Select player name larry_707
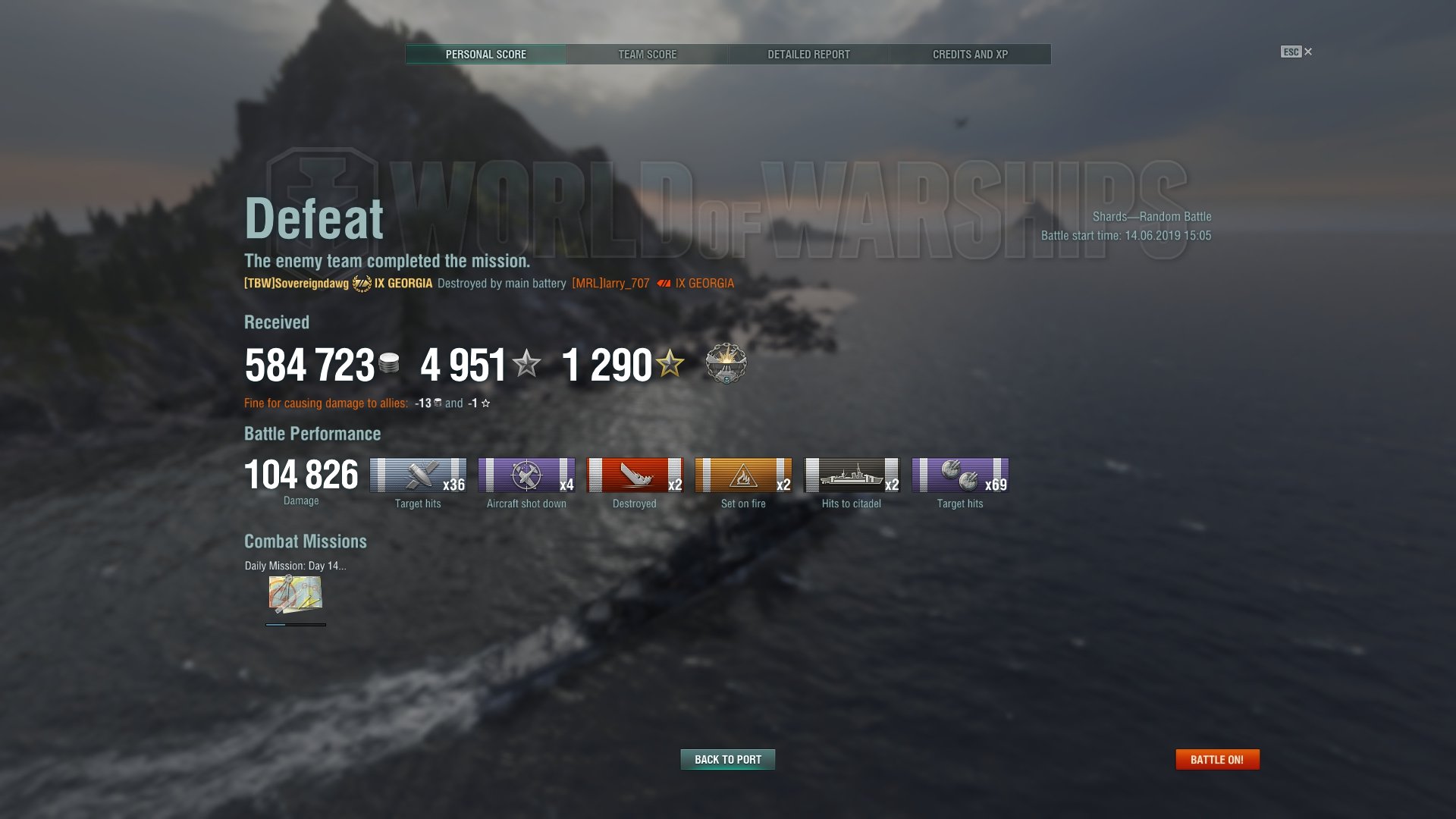 610,284
